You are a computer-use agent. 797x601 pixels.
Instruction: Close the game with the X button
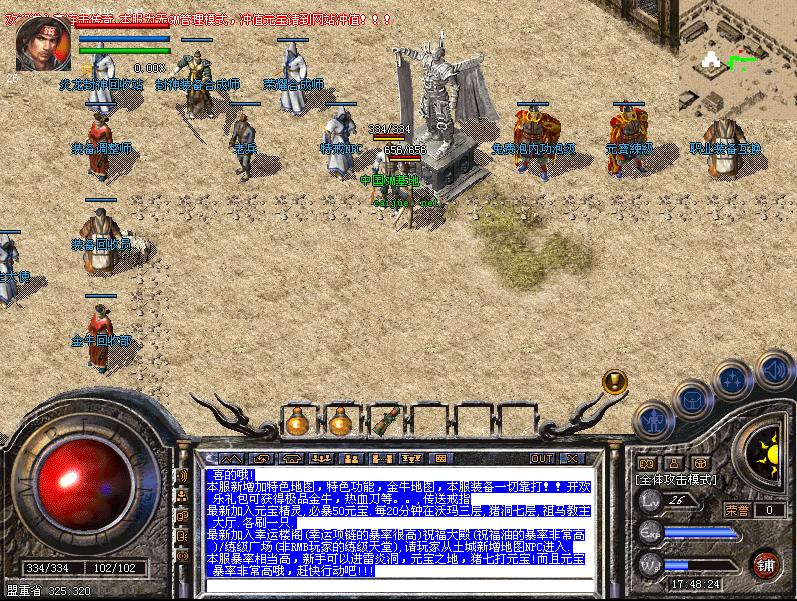571,458
